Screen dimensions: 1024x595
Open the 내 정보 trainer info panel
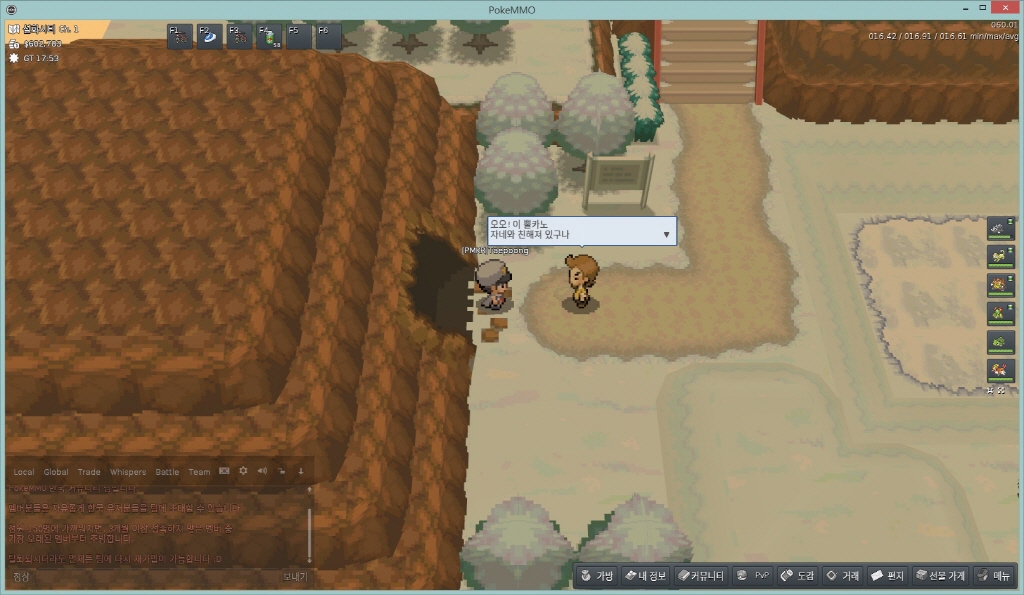point(645,576)
